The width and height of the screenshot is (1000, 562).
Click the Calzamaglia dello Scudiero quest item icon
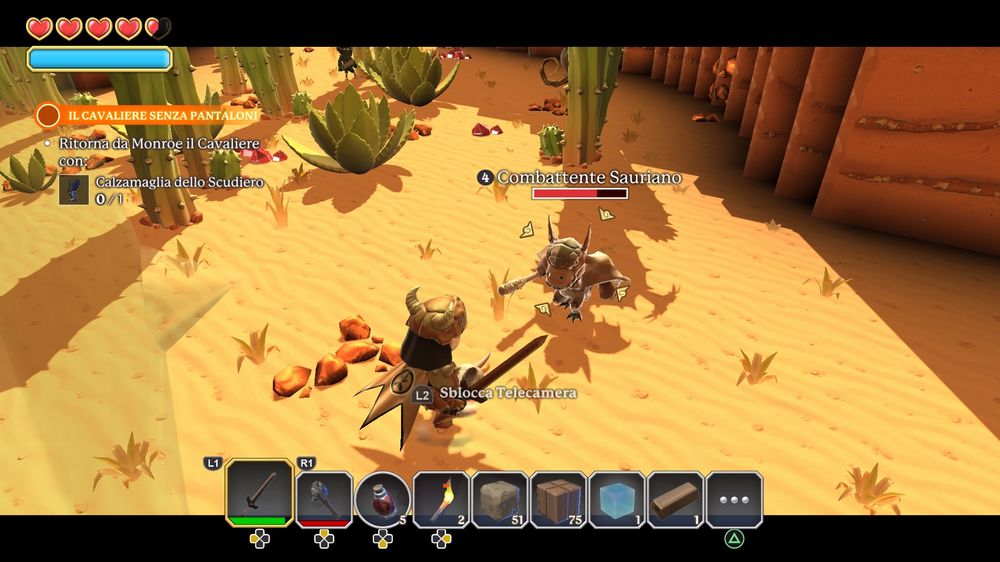point(70,190)
